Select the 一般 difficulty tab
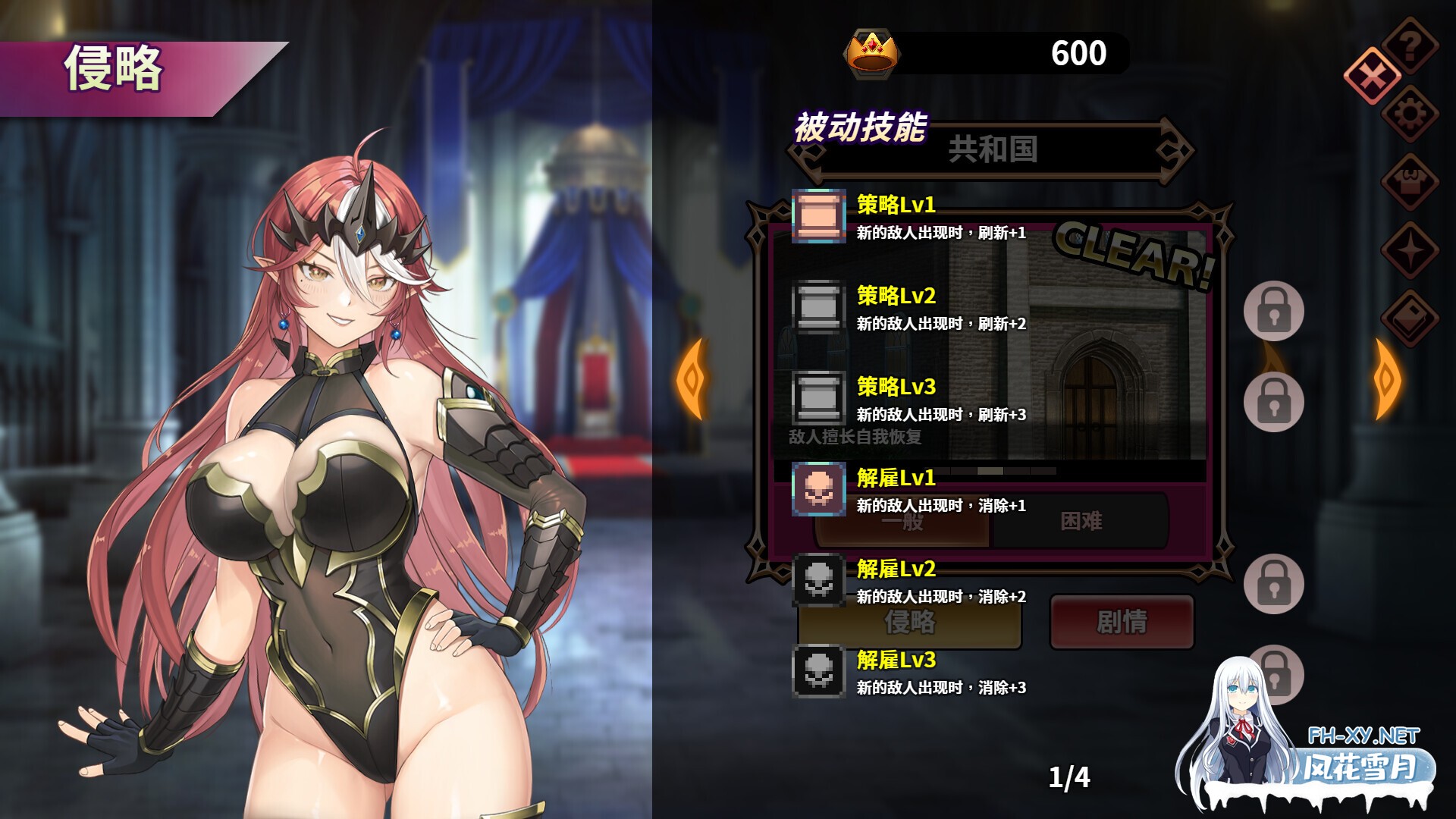1456x819 pixels. click(x=902, y=520)
